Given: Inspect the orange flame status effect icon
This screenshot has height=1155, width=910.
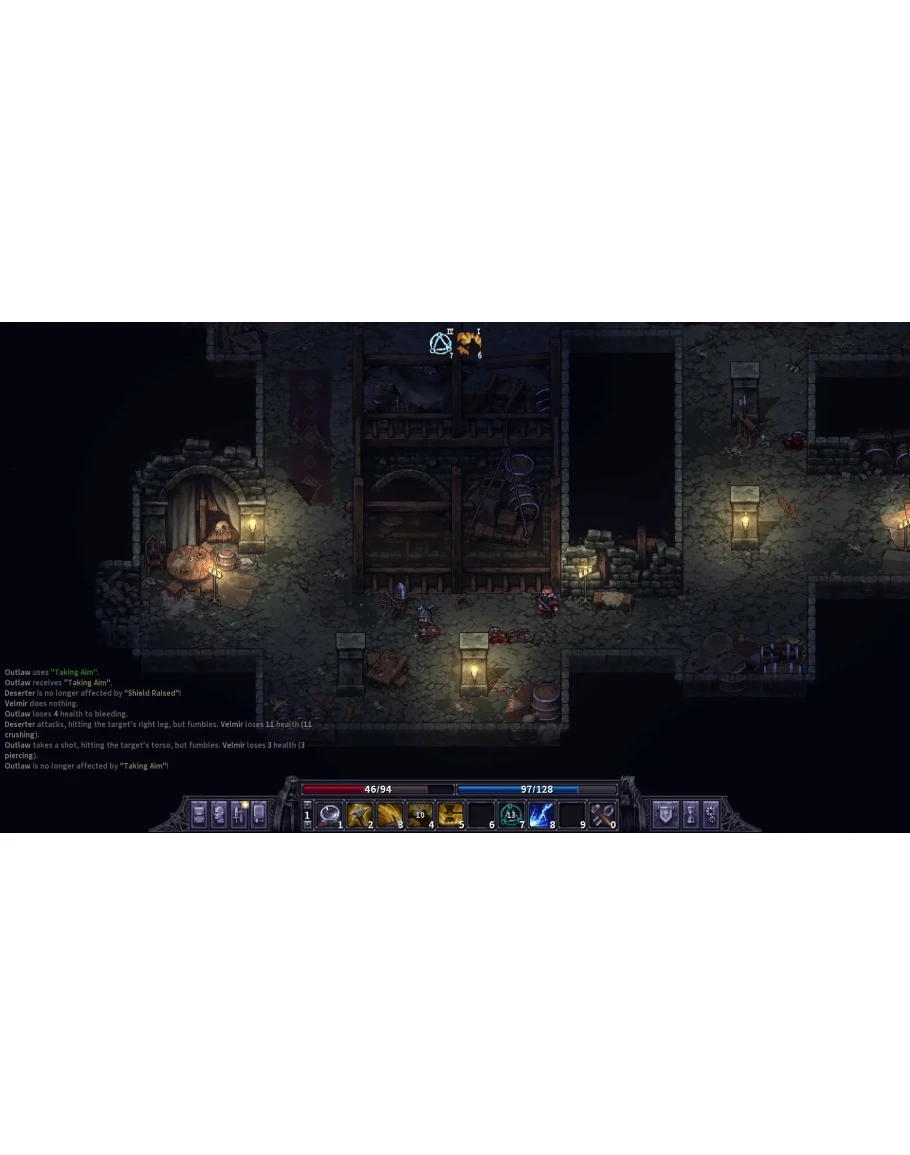Looking at the screenshot, I should [469, 344].
